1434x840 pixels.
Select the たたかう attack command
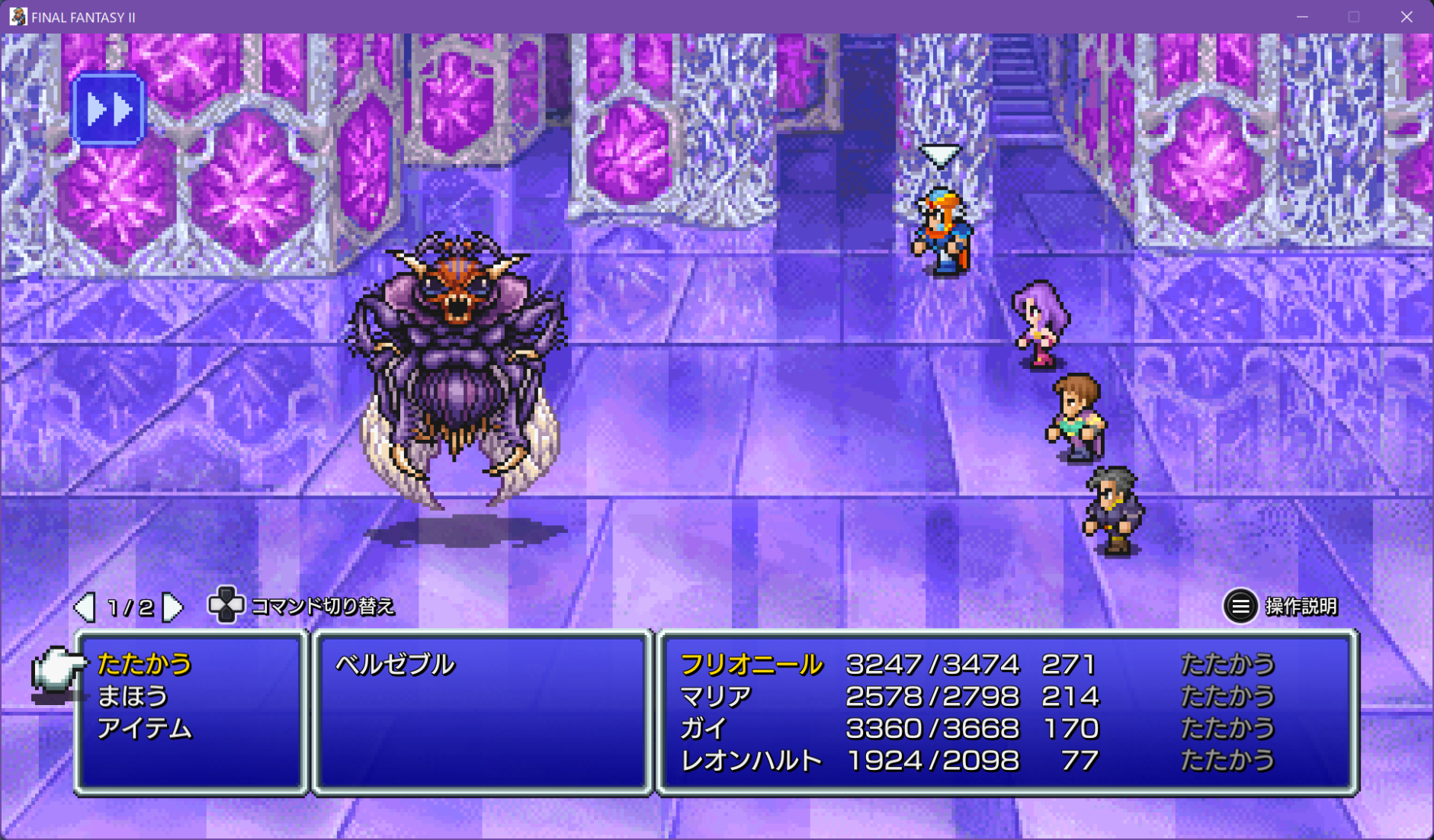pyautogui.click(x=144, y=664)
